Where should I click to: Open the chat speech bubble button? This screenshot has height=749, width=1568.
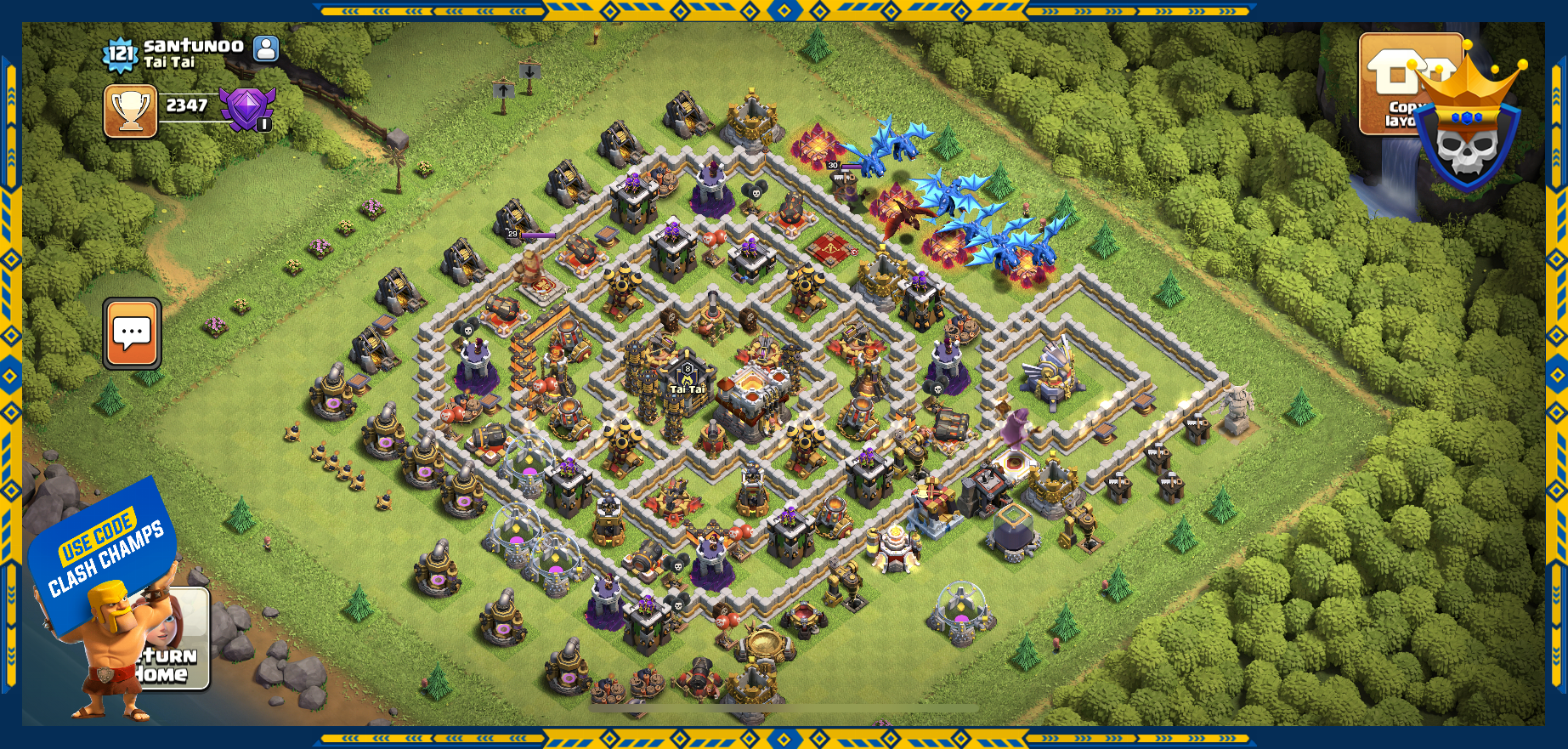click(132, 333)
